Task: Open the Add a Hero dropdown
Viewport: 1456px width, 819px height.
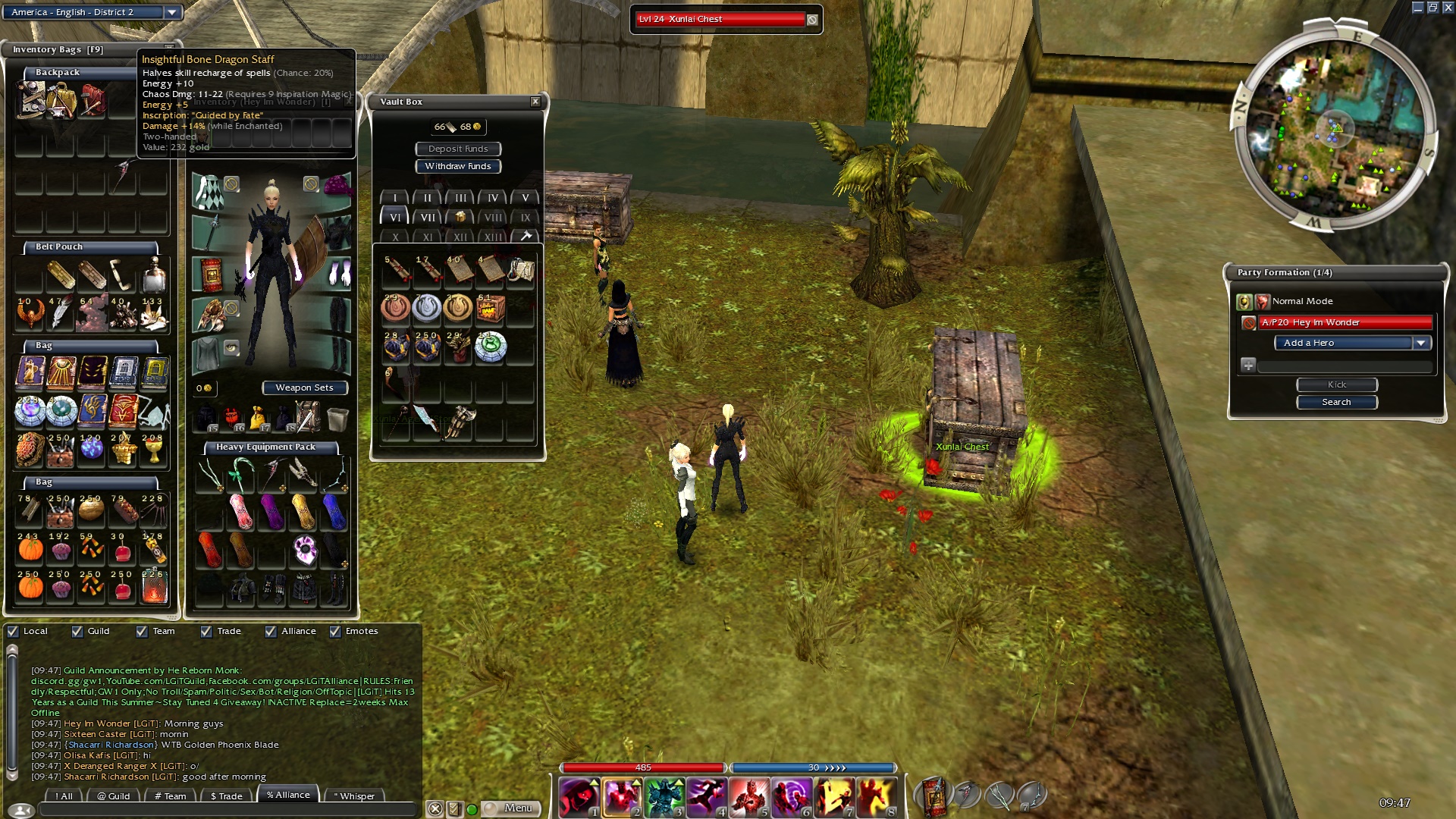Action: pos(1421,343)
